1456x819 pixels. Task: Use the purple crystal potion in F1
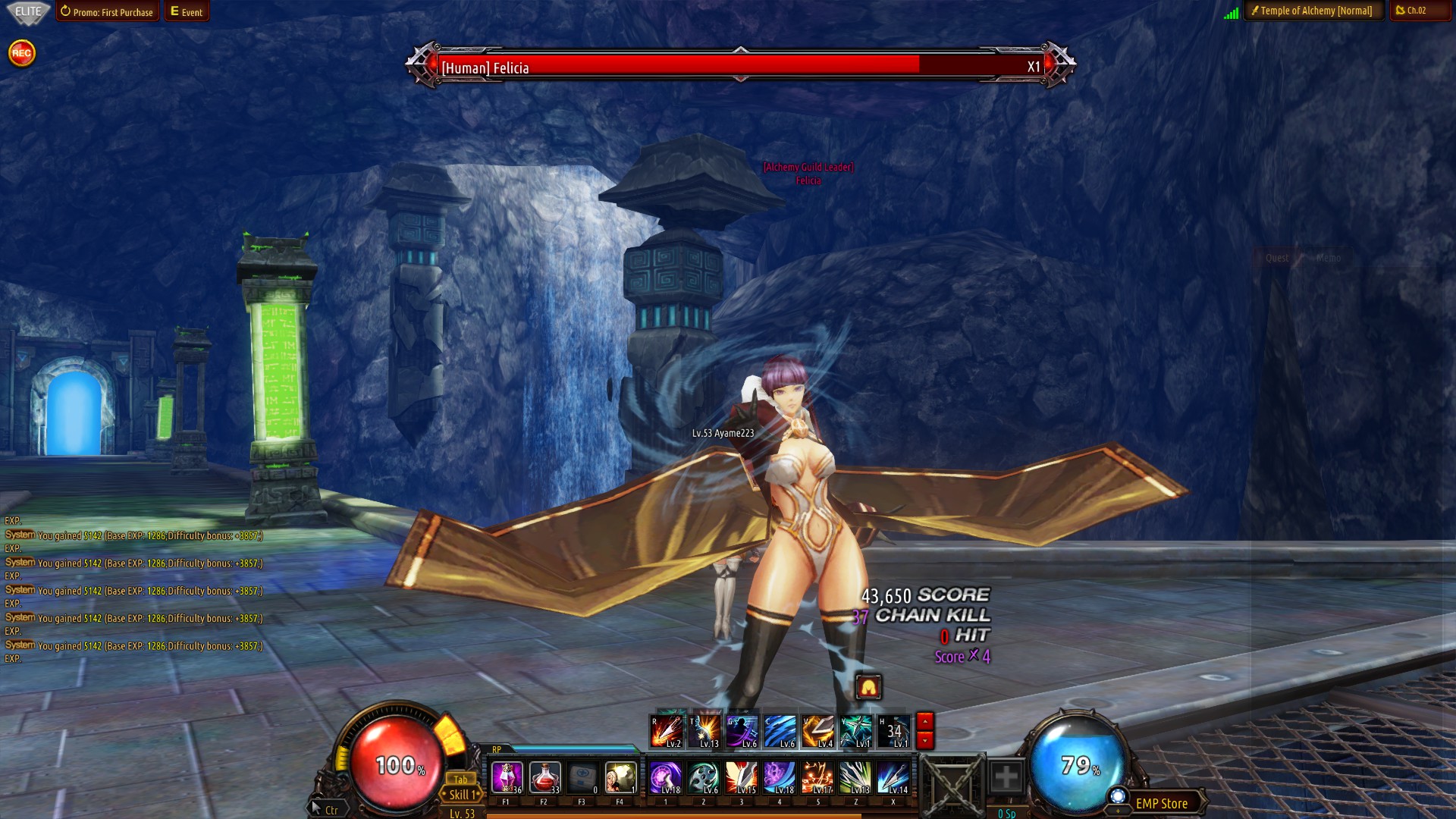point(507,778)
